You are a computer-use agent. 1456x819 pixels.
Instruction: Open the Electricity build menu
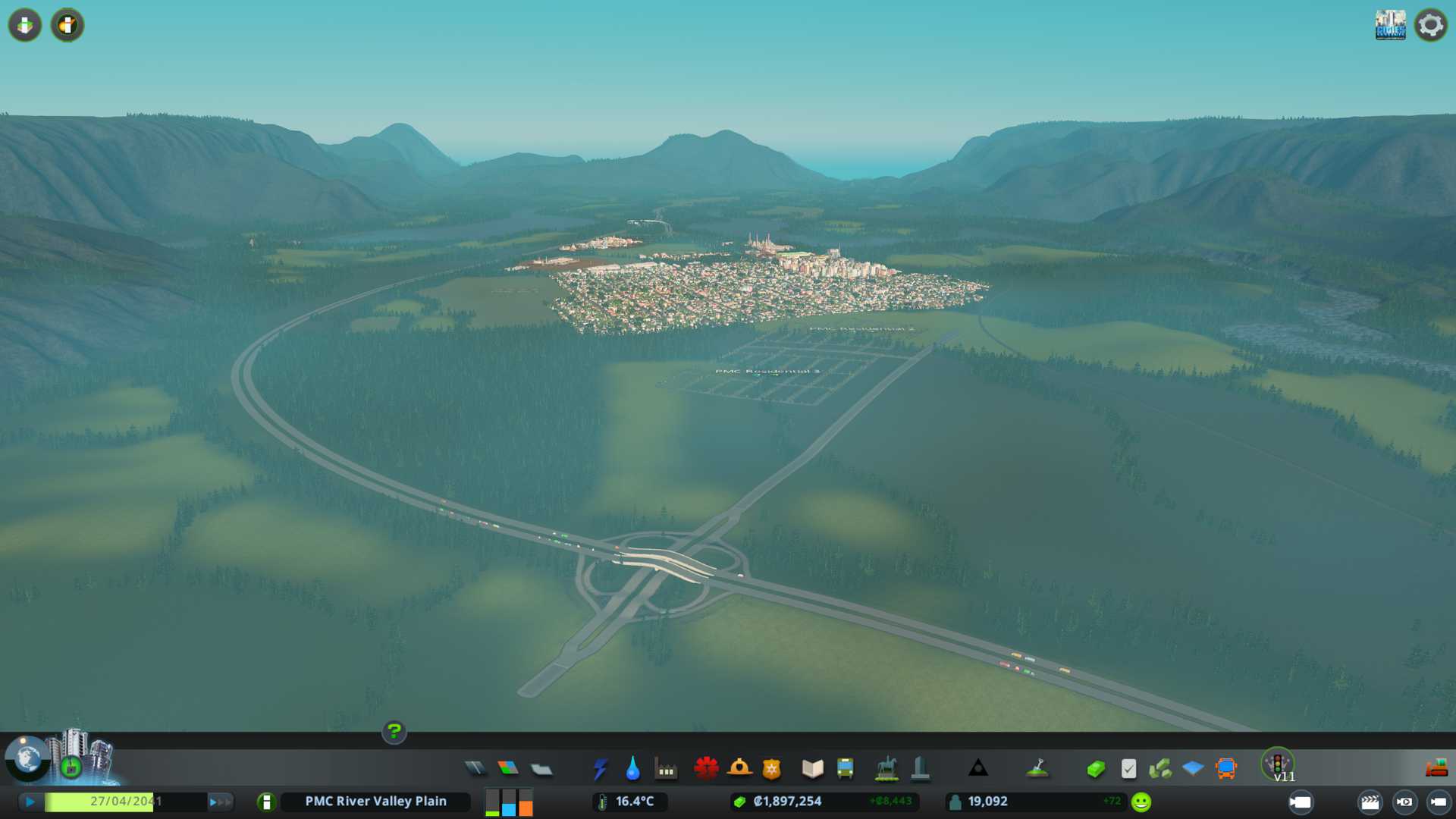point(600,768)
